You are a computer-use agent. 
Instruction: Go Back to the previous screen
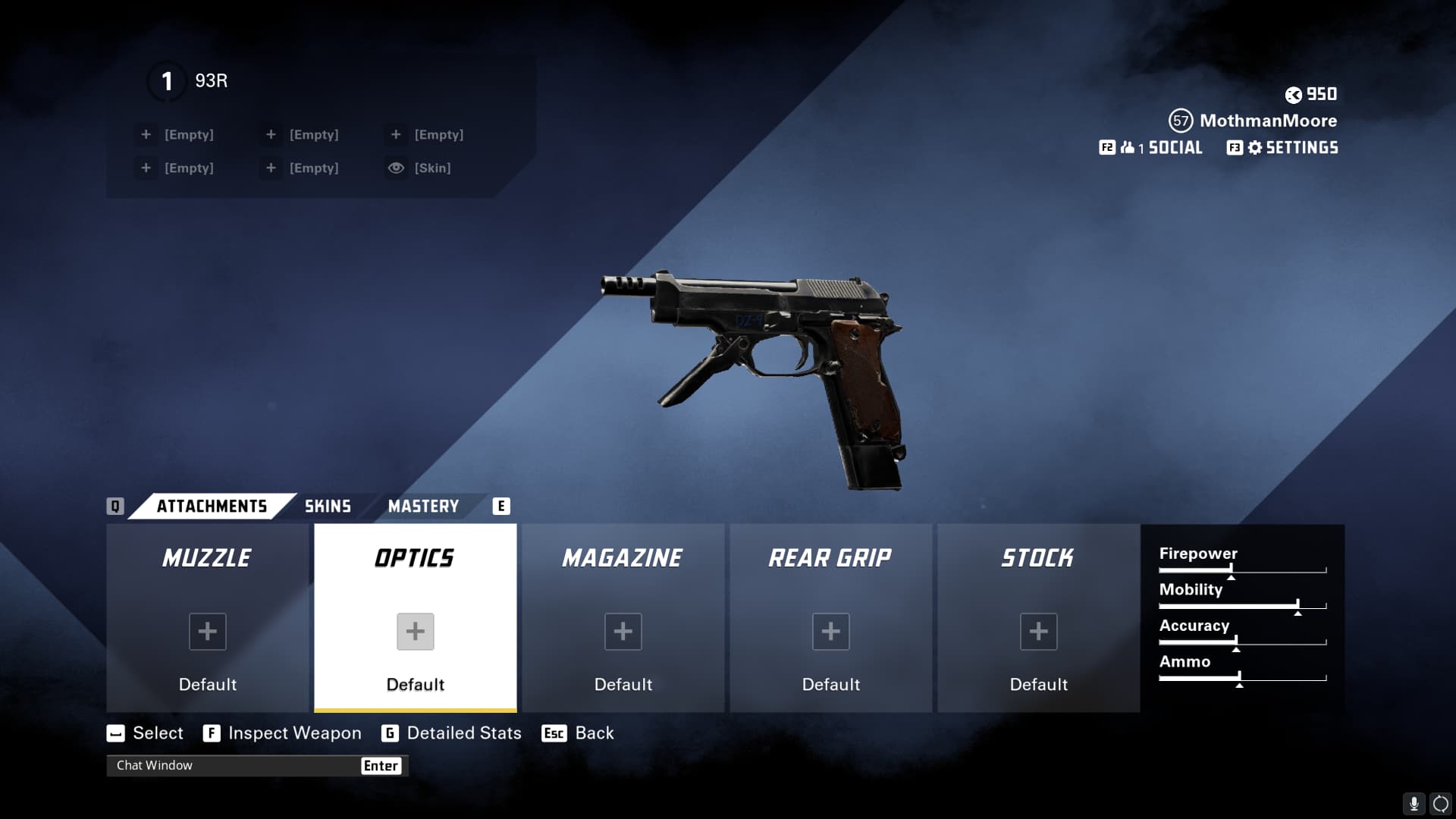tap(579, 733)
